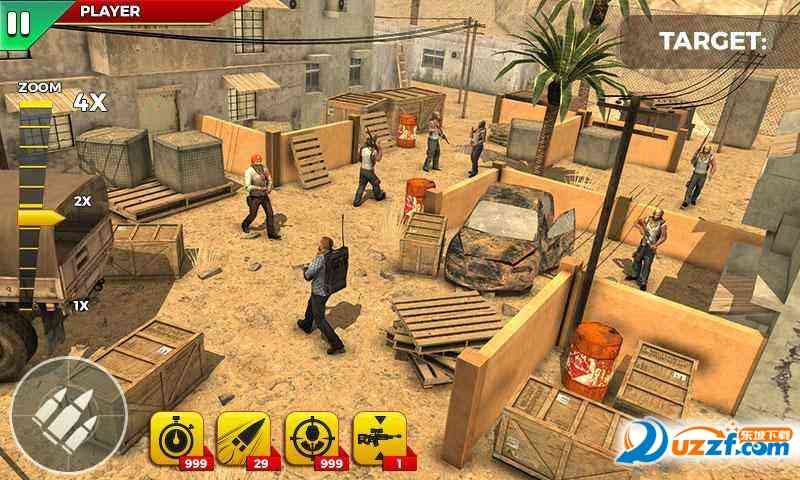The image size is (800, 480).
Task: Use the speeding bullet power-up
Action: [244, 438]
